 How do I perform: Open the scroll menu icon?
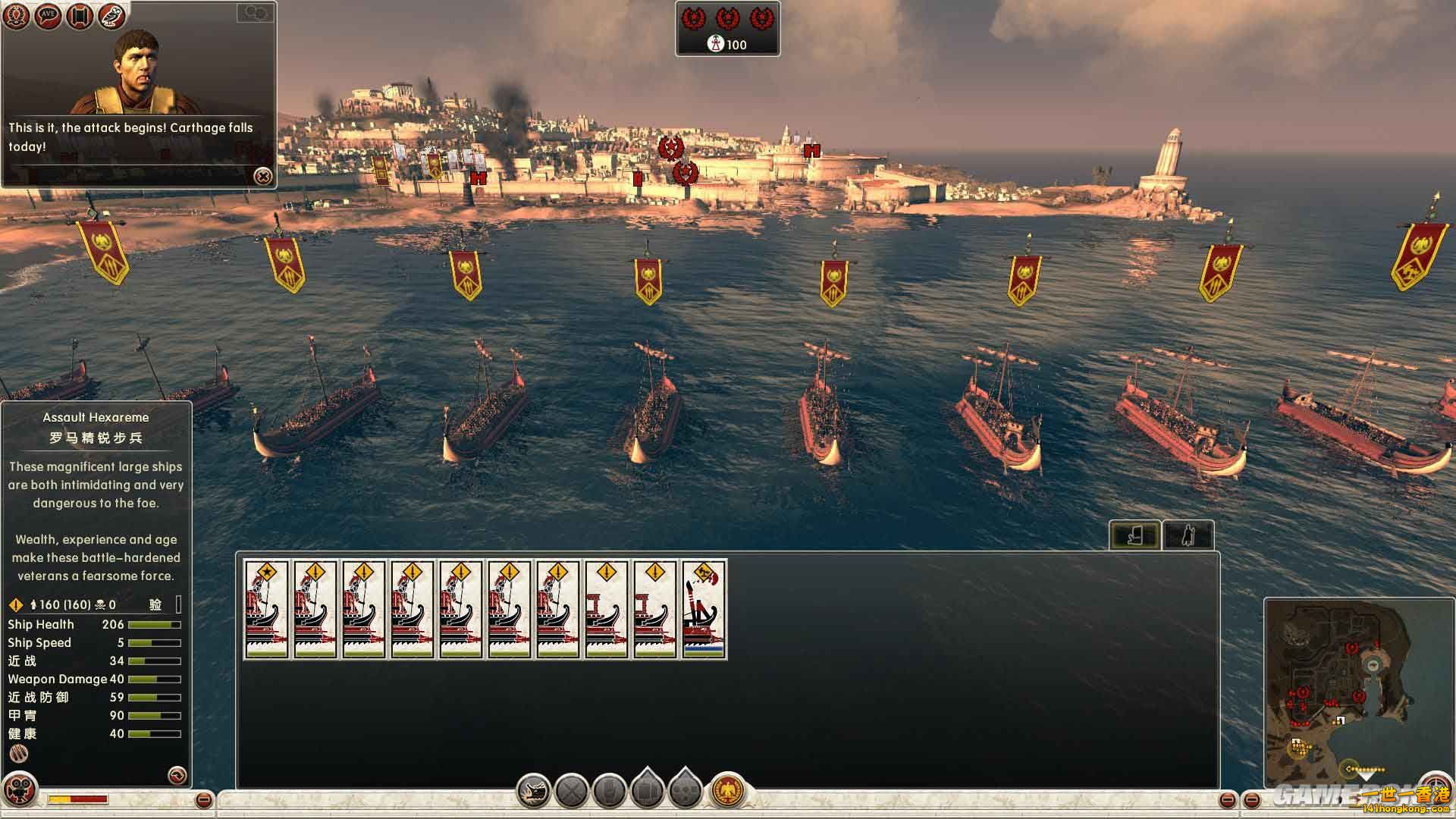(x=80, y=16)
